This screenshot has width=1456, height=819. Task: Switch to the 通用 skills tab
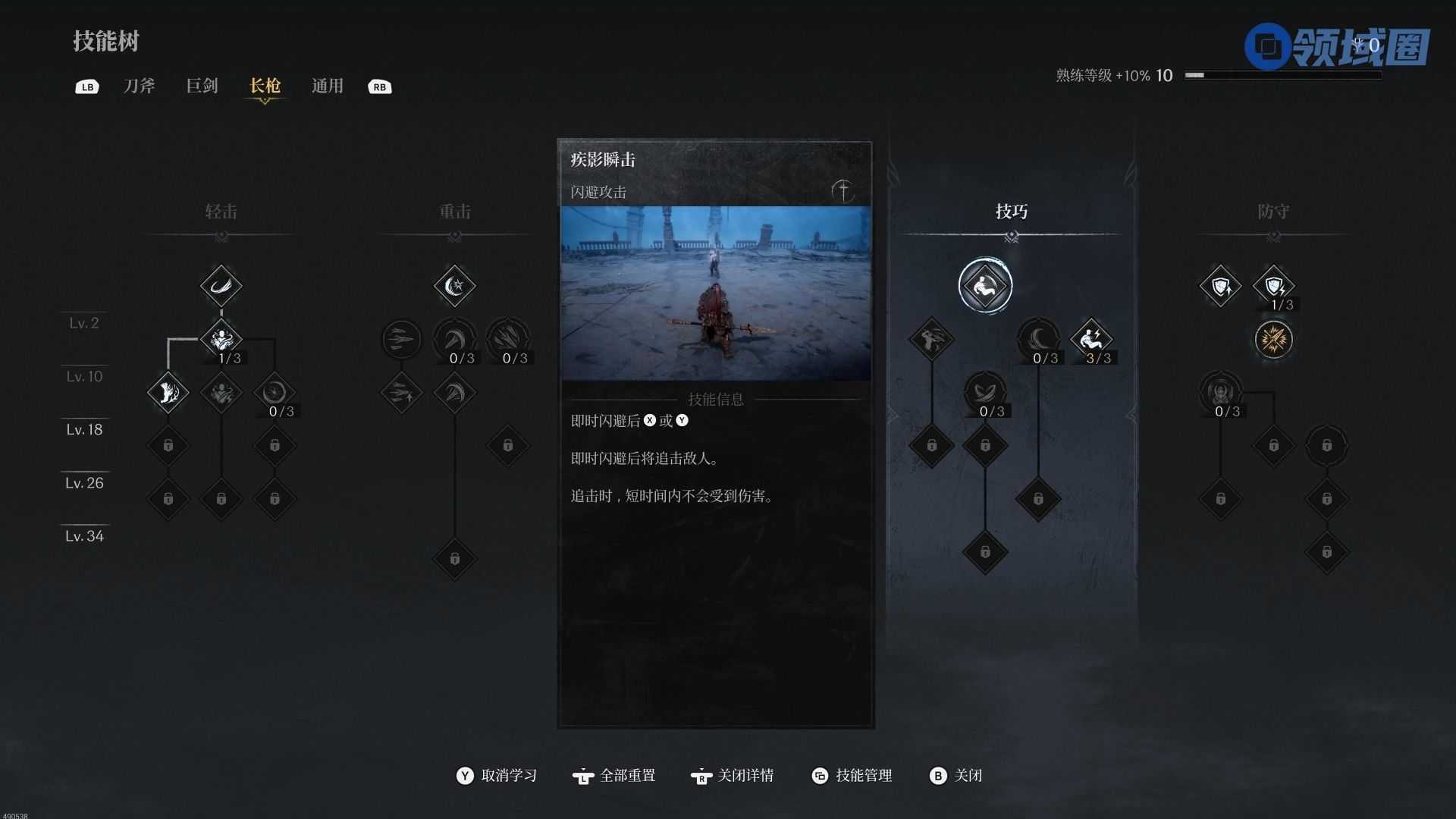[x=327, y=86]
